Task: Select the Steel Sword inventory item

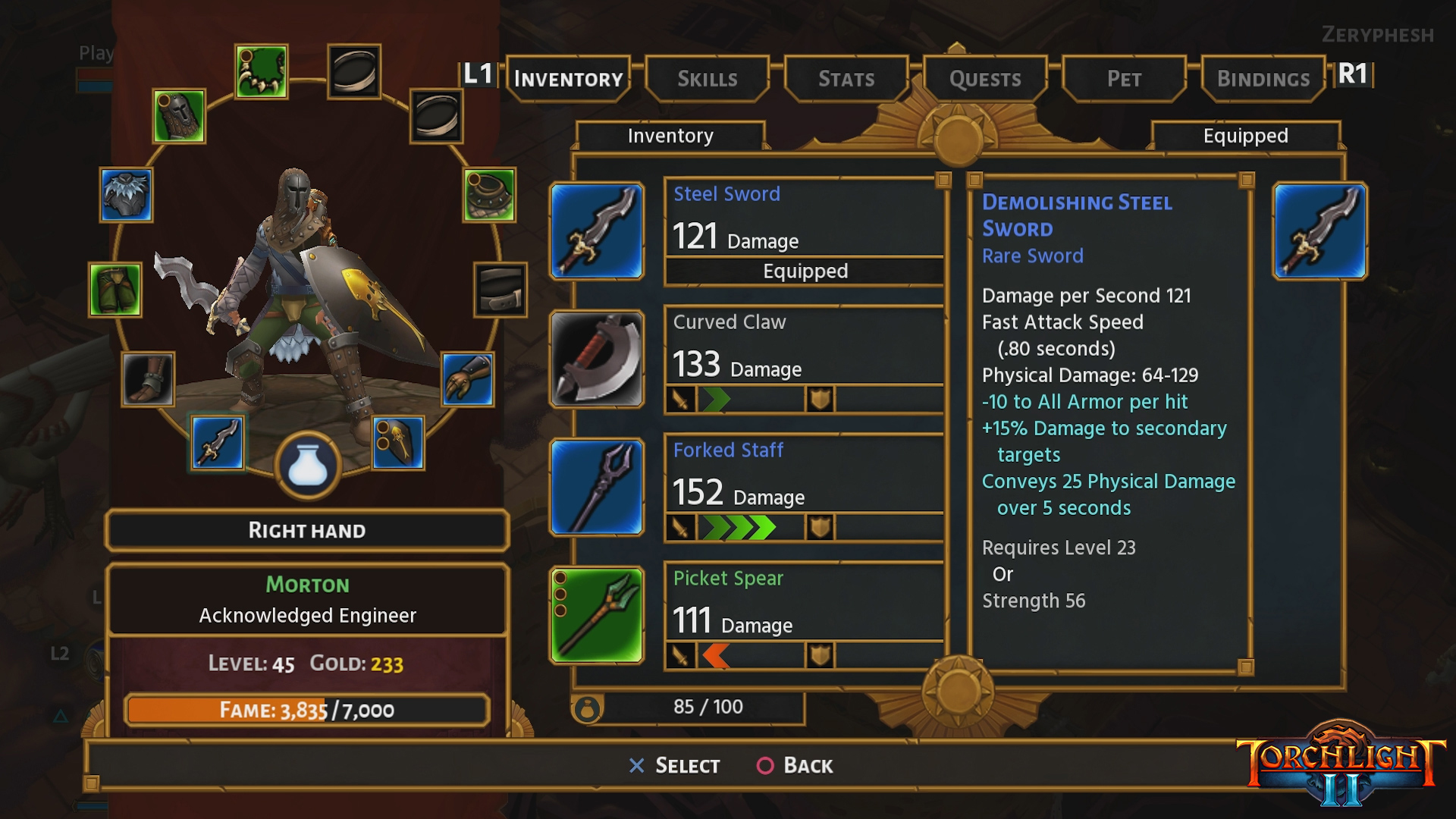Action: pos(804,231)
